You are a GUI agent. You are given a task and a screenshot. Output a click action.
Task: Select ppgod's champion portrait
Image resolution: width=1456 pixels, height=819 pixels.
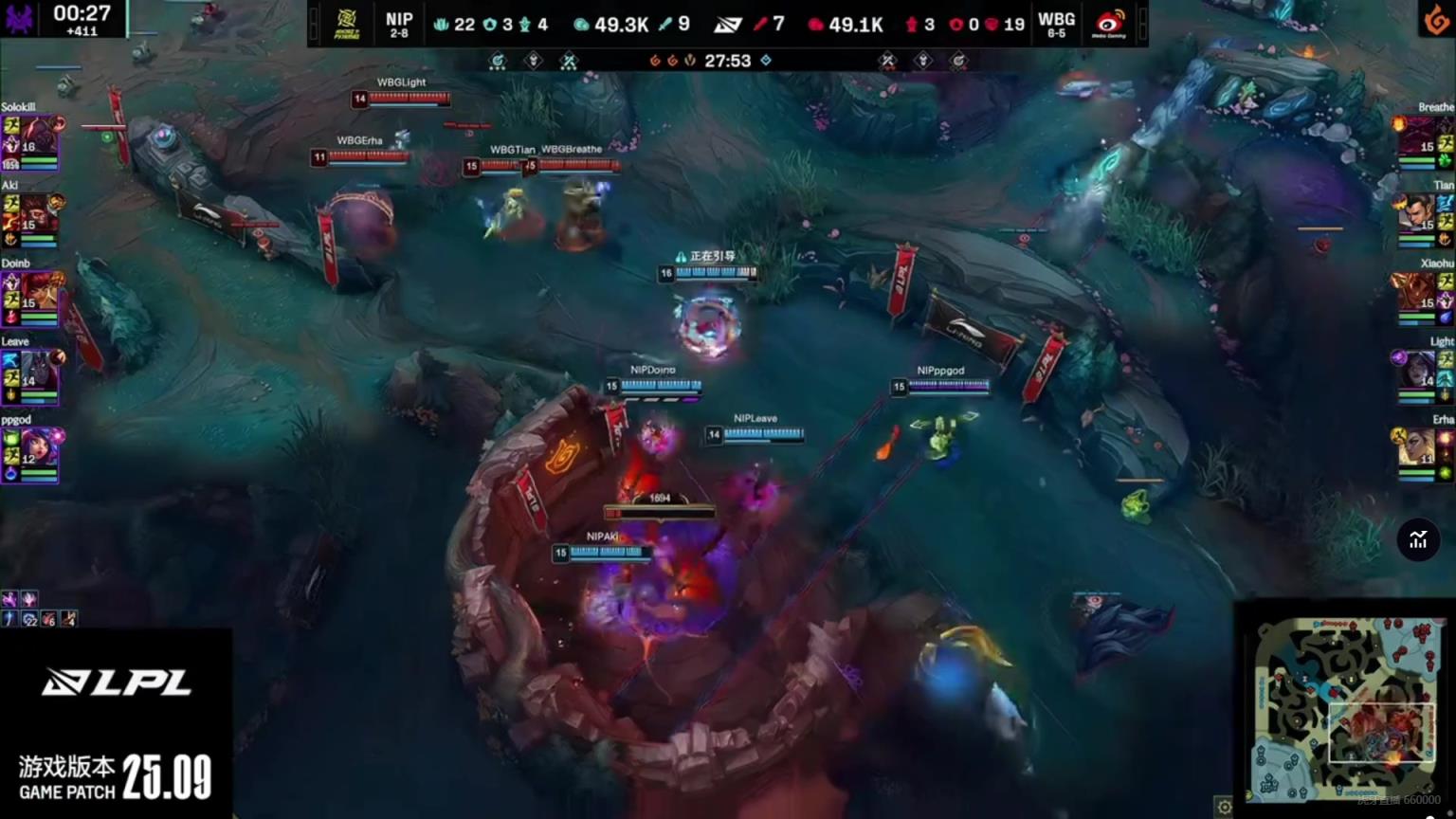click(38, 447)
